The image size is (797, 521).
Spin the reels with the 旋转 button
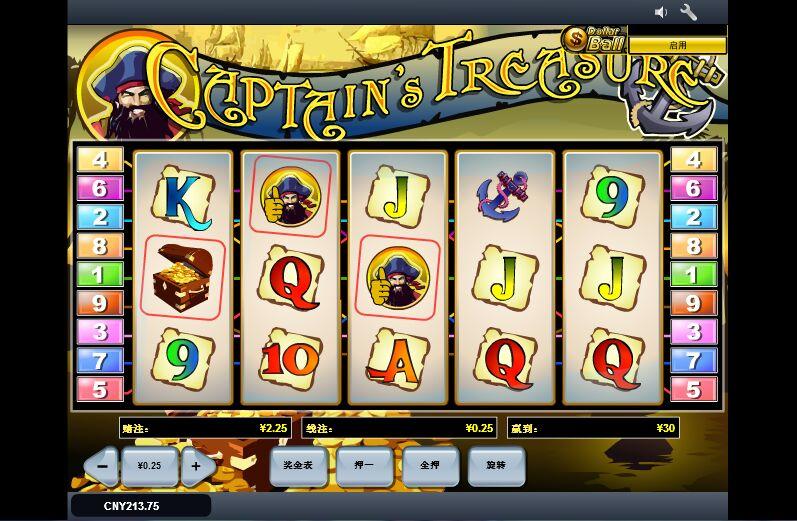(x=496, y=466)
